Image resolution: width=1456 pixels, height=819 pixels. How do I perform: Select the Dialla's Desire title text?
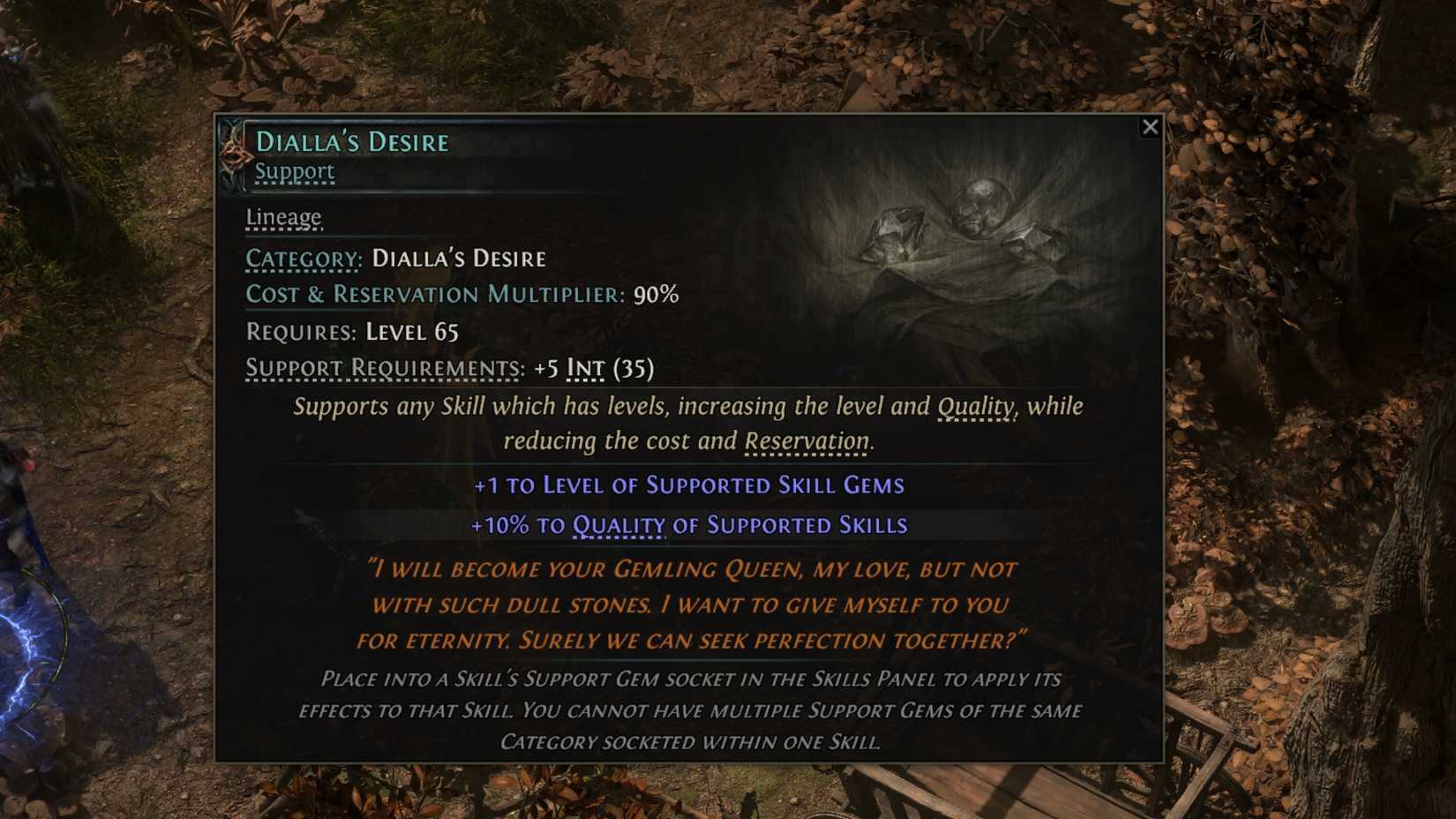click(x=351, y=140)
